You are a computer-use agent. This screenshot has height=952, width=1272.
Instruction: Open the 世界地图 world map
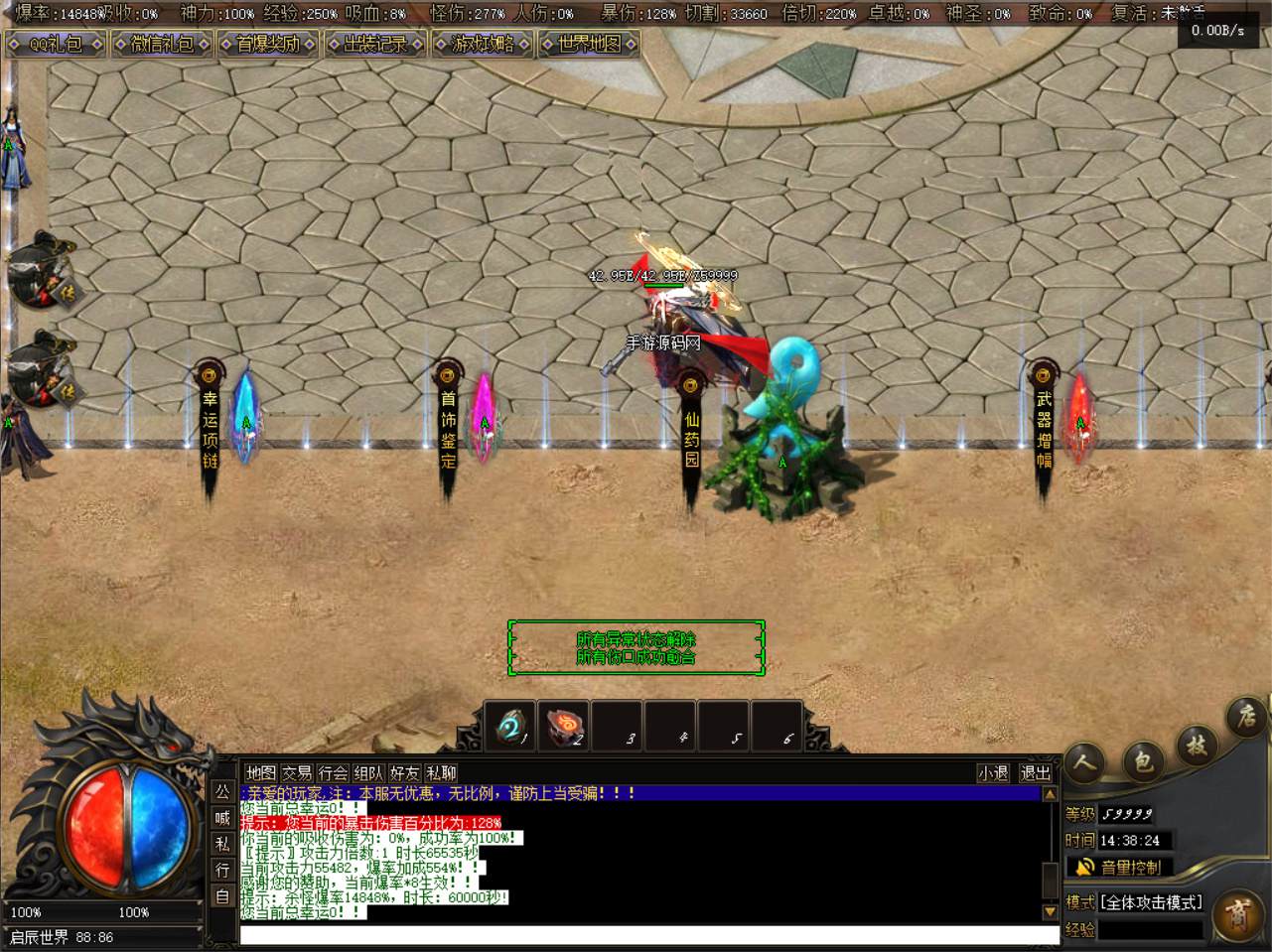(x=588, y=44)
